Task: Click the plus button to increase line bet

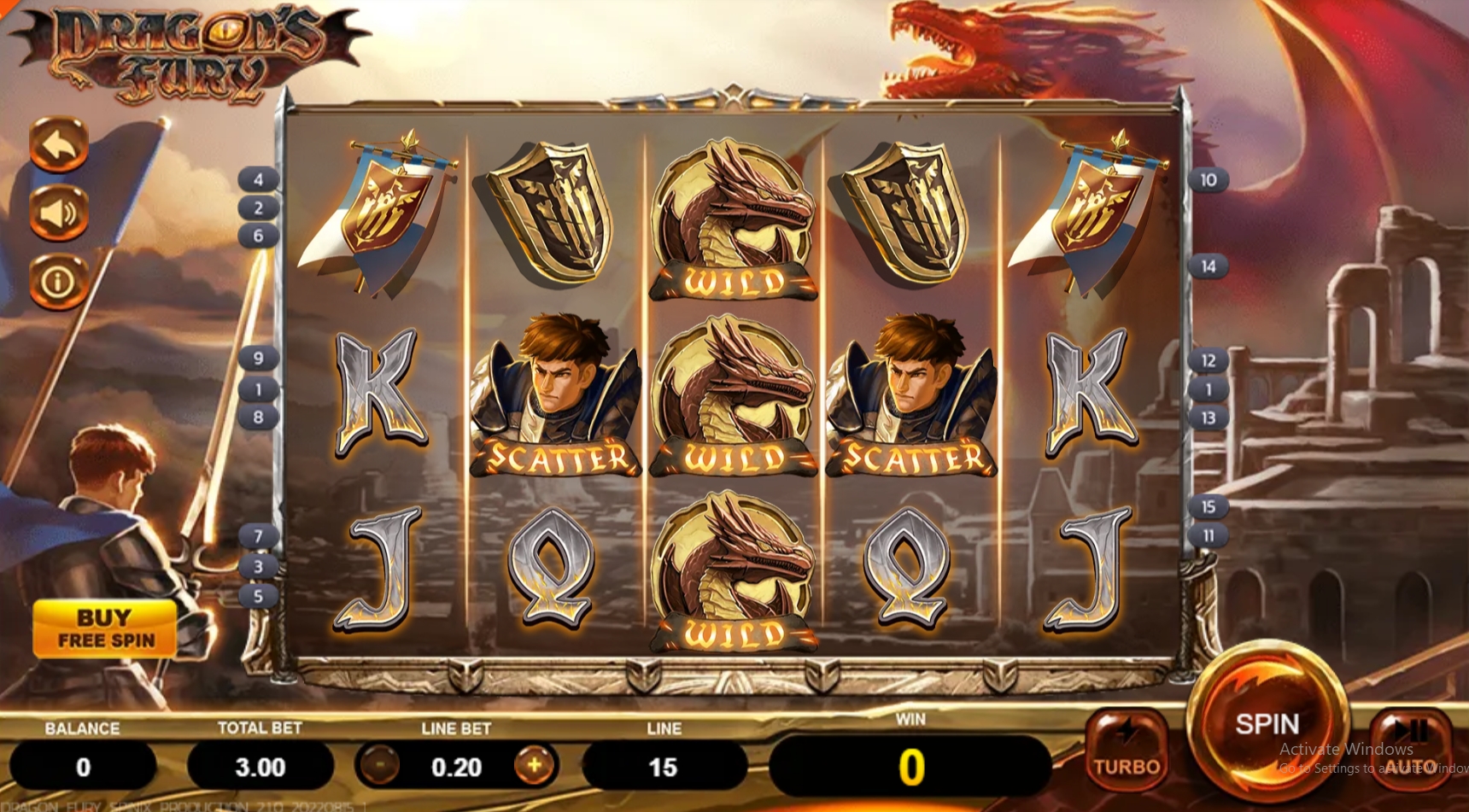Action: coord(533,766)
